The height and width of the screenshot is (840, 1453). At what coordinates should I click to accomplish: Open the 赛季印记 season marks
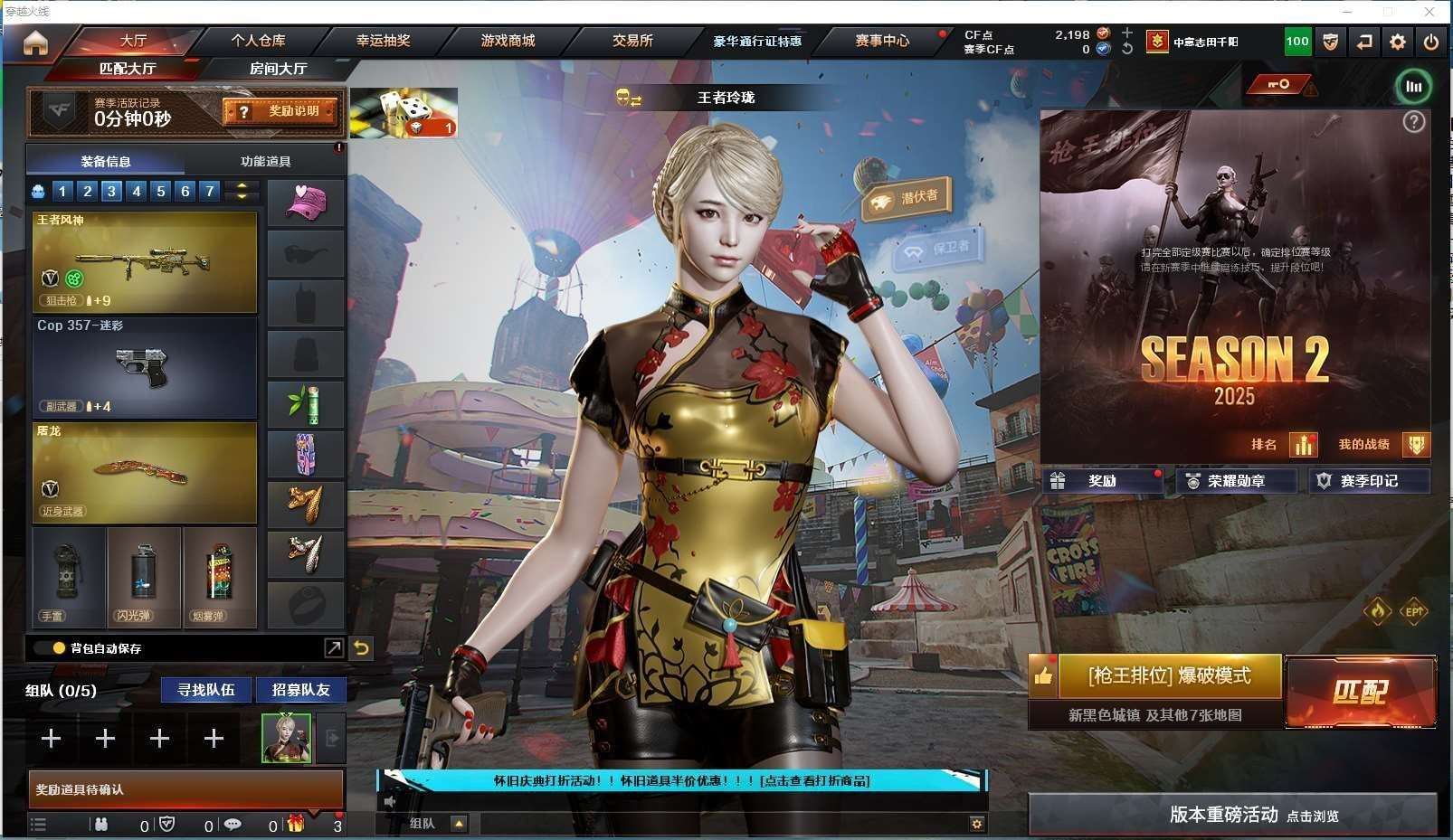tap(1369, 481)
